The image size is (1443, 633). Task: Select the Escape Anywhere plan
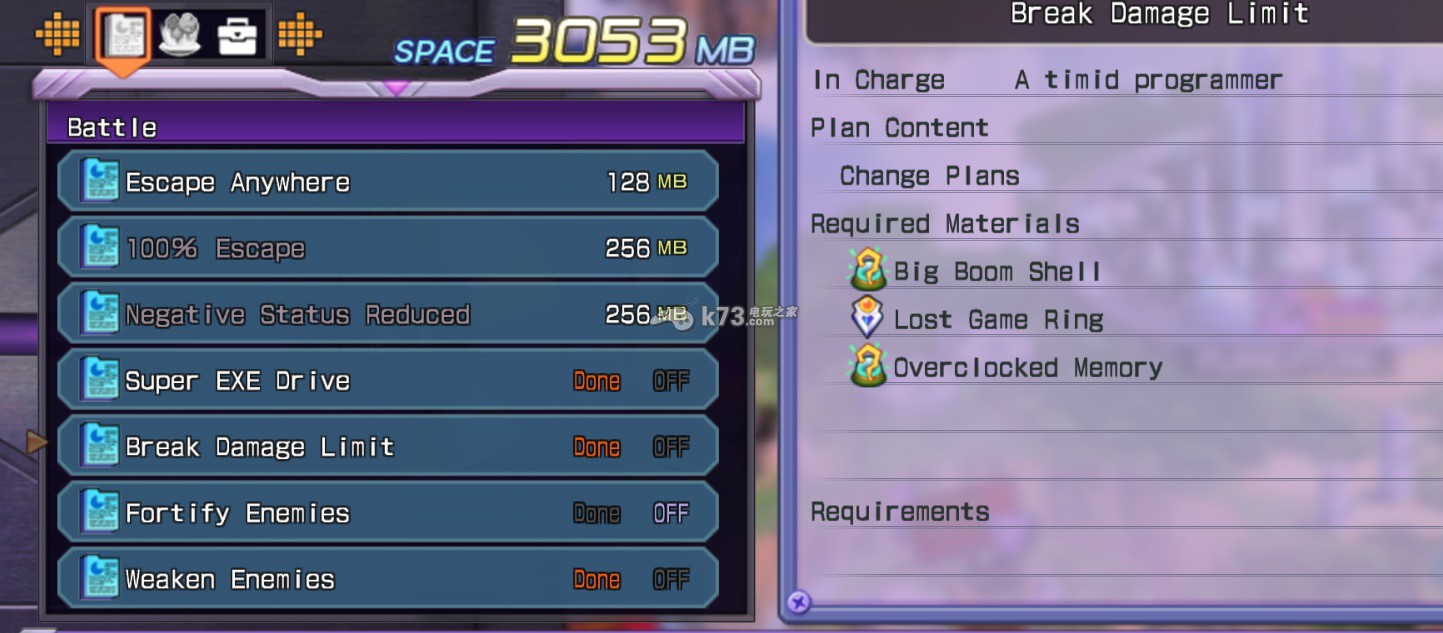(x=388, y=182)
